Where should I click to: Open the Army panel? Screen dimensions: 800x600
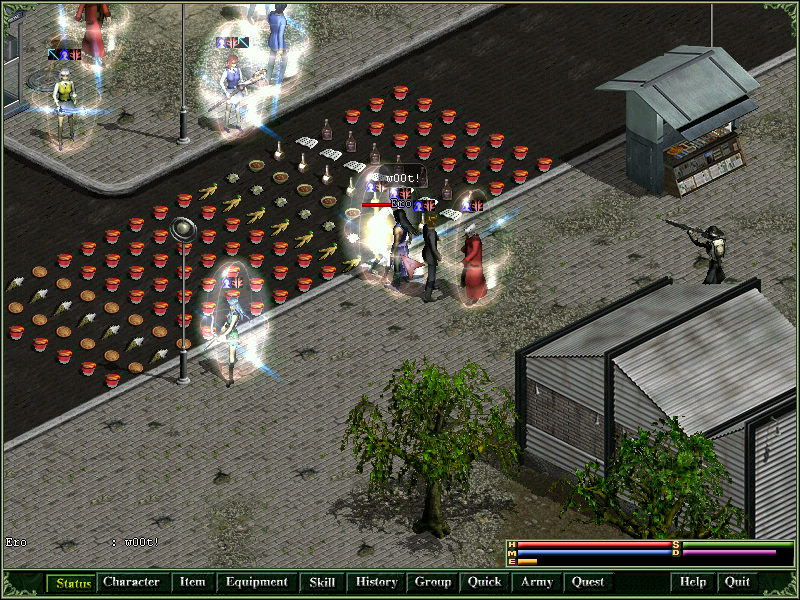coord(537,582)
